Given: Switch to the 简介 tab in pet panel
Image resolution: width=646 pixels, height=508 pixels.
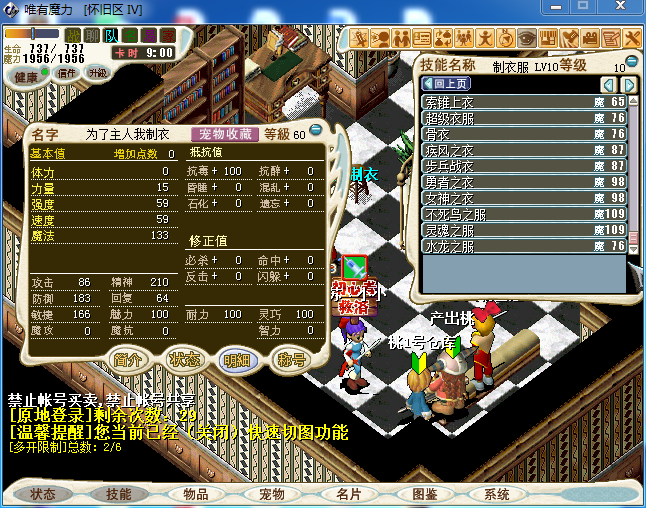Looking at the screenshot, I should [128, 360].
